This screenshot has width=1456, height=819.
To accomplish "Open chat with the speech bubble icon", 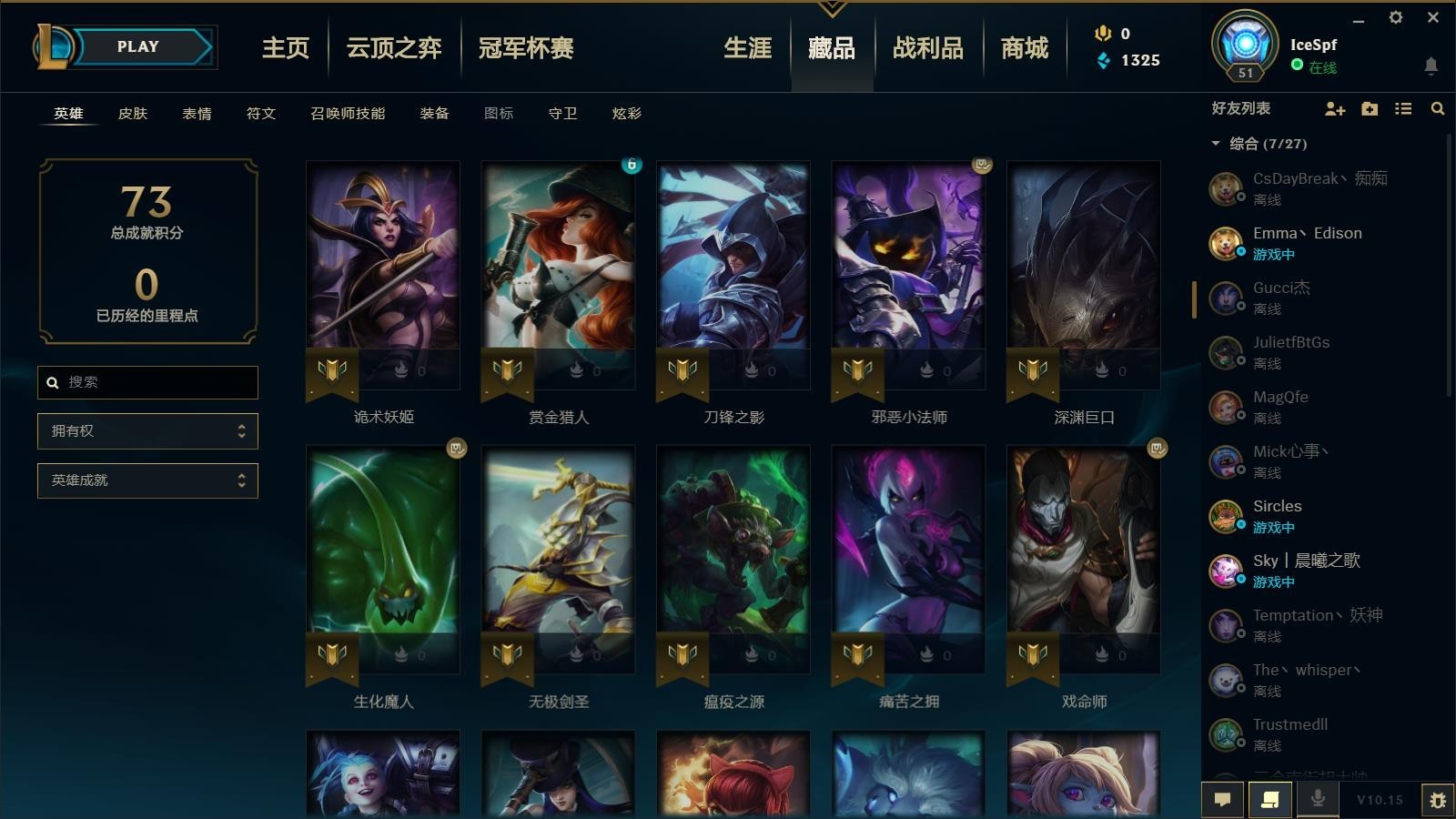I will pyautogui.click(x=1223, y=799).
